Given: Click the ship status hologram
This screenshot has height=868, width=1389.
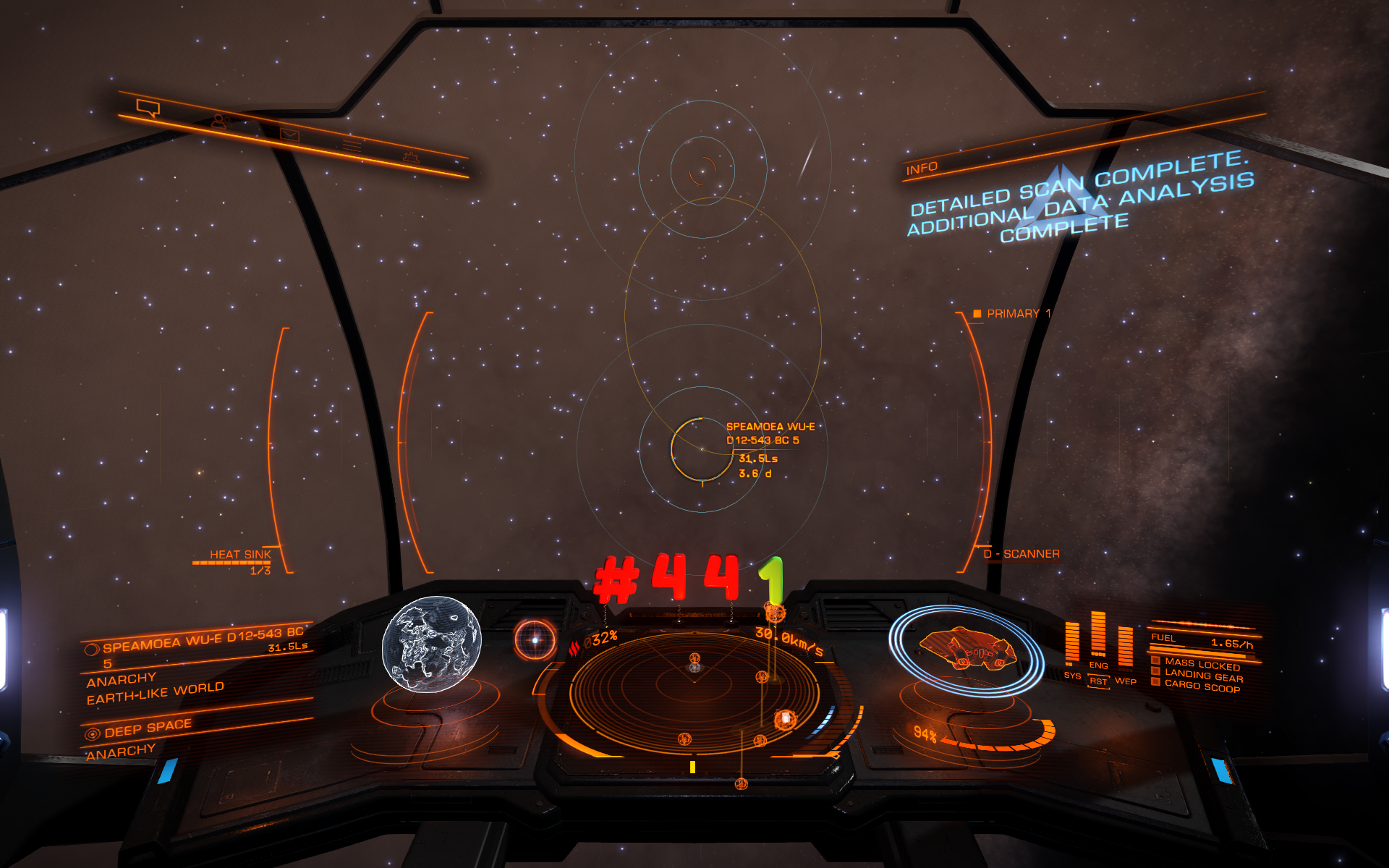Looking at the screenshot, I should pos(967,647).
